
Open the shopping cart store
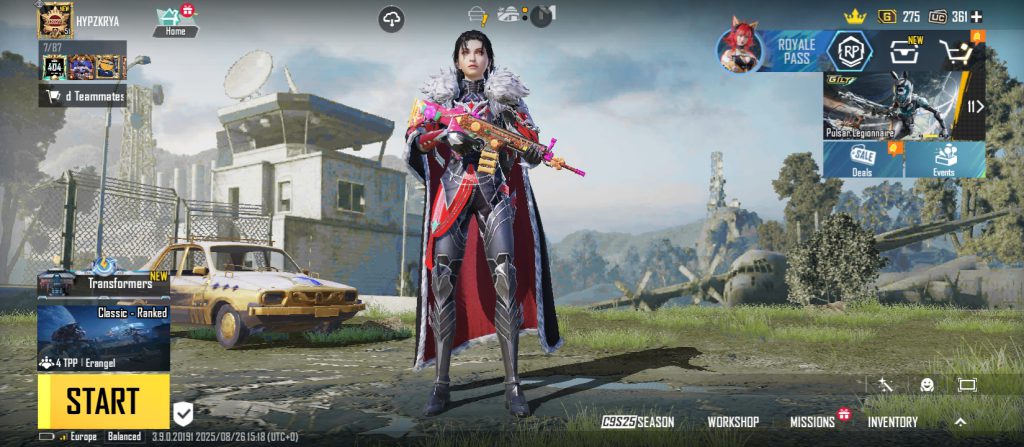[x=958, y=52]
